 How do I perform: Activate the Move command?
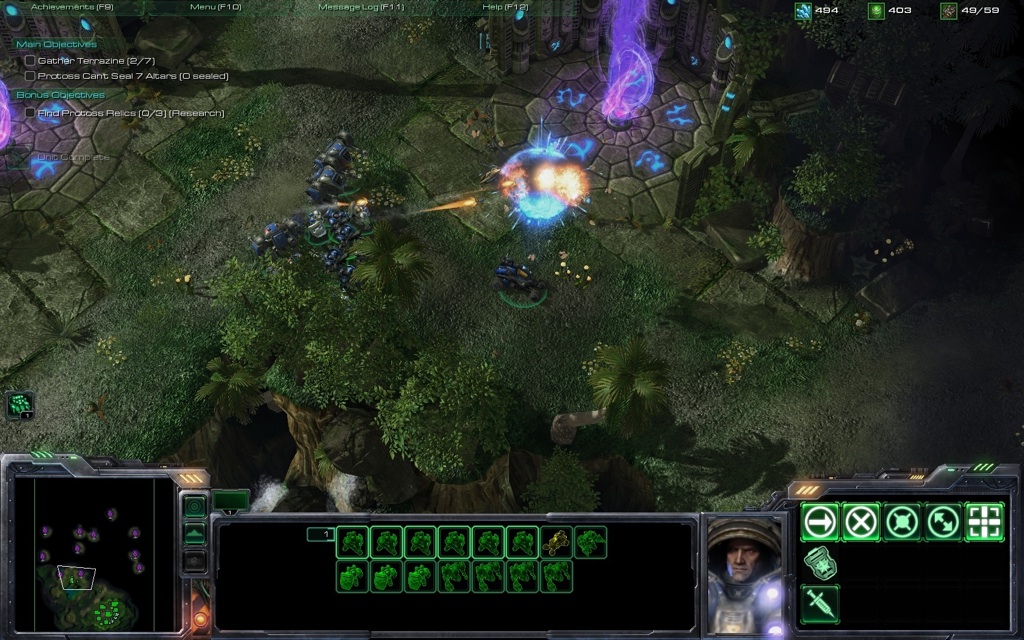click(x=821, y=522)
